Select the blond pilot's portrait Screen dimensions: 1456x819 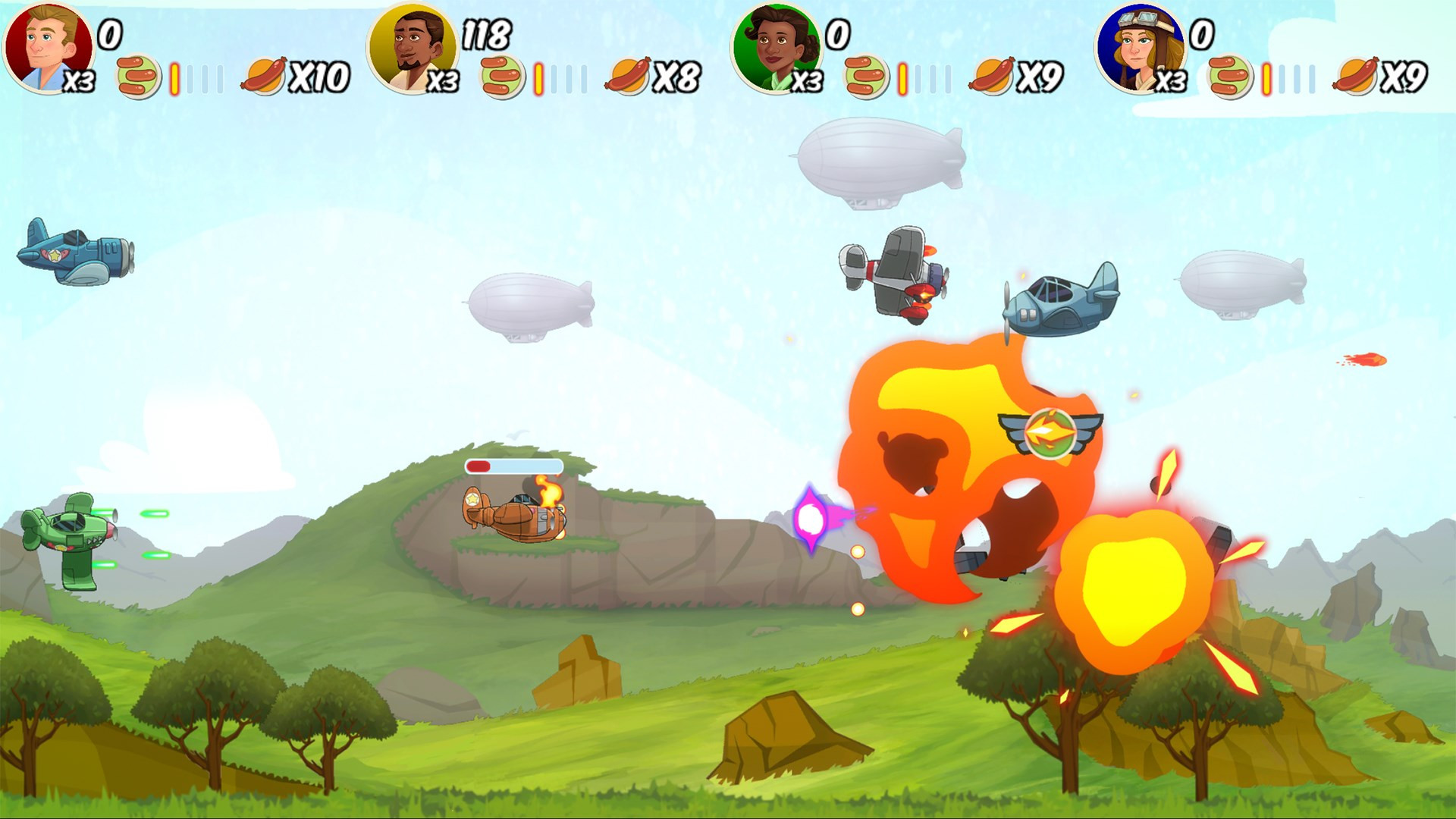47,47
